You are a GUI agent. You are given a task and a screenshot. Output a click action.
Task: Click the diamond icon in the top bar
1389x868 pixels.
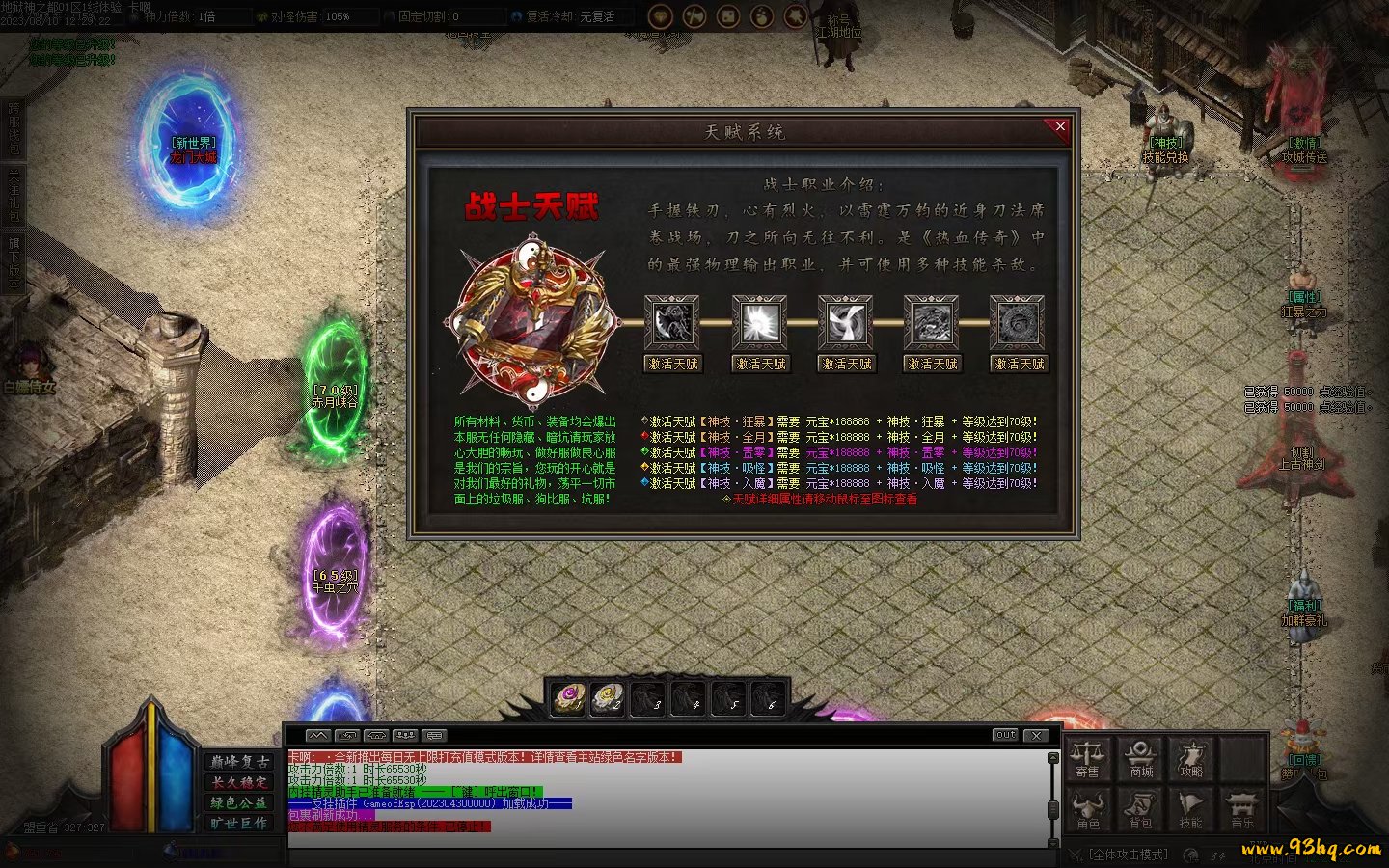661,16
